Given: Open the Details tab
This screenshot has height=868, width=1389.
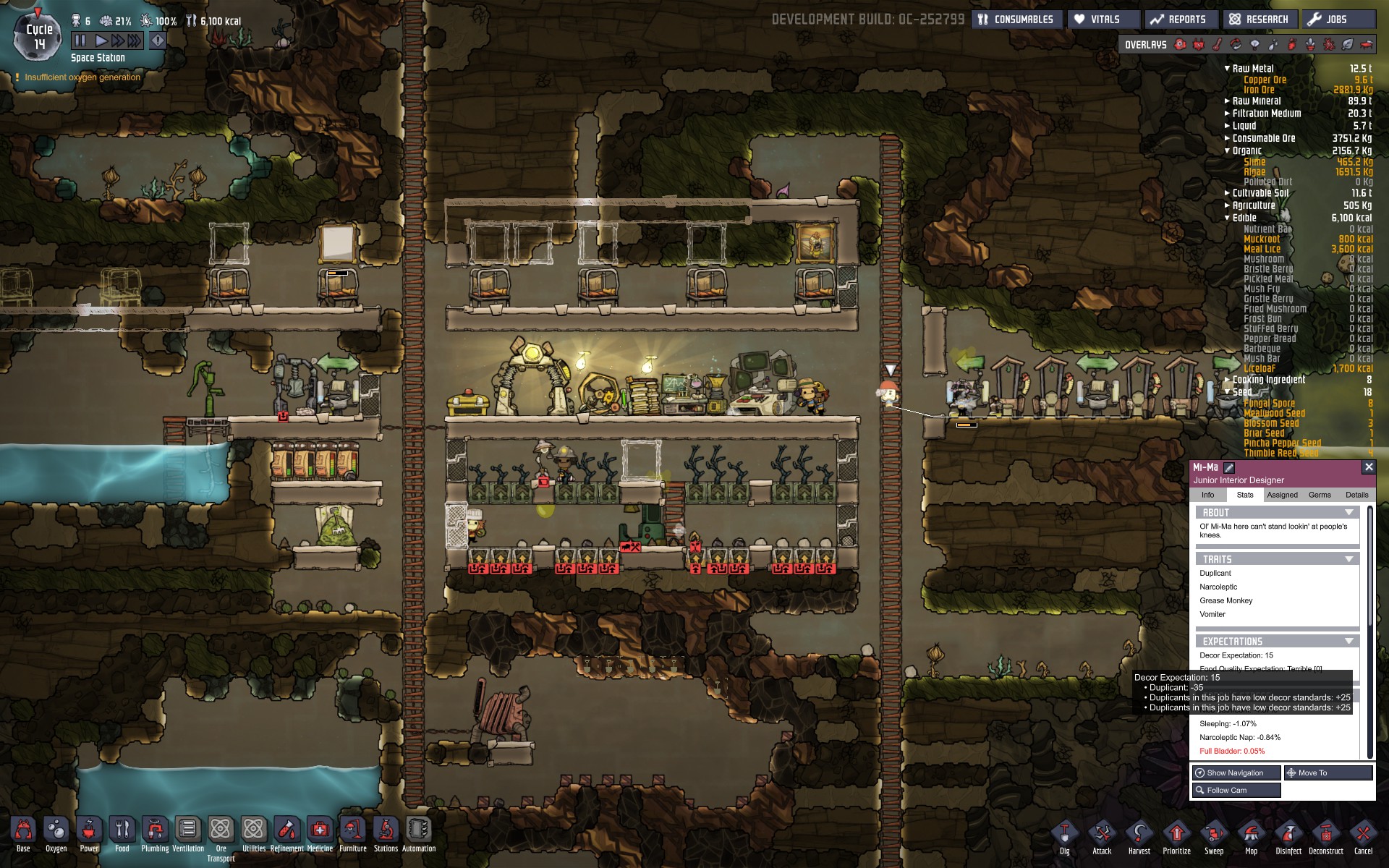Looking at the screenshot, I should [1356, 495].
